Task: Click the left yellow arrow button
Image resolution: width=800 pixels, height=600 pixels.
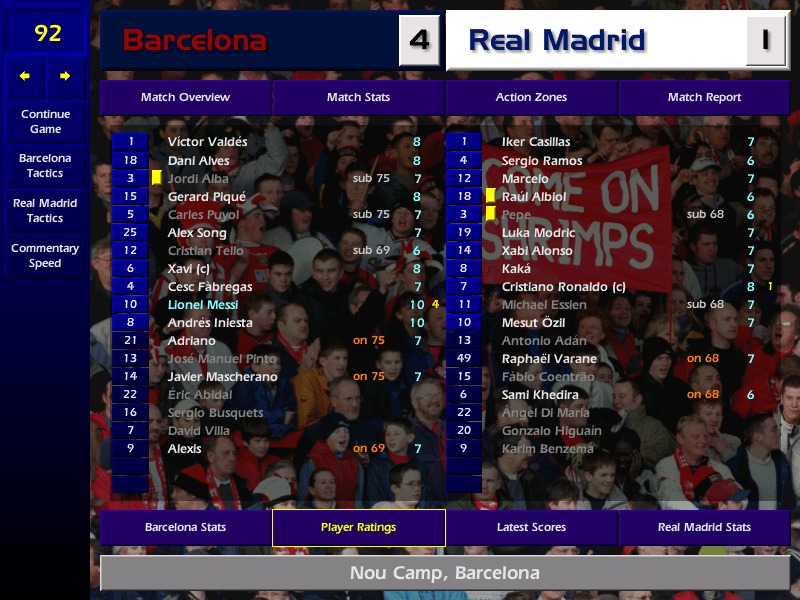Action: click(x=25, y=76)
